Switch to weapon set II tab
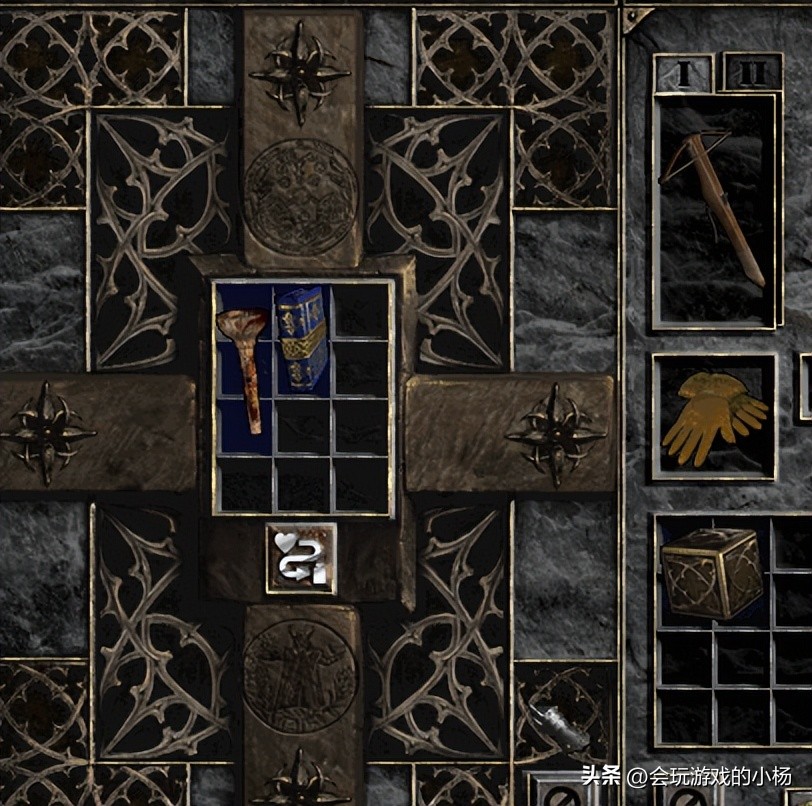Image resolution: width=812 pixels, height=806 pixels. [x=752, y=73]
